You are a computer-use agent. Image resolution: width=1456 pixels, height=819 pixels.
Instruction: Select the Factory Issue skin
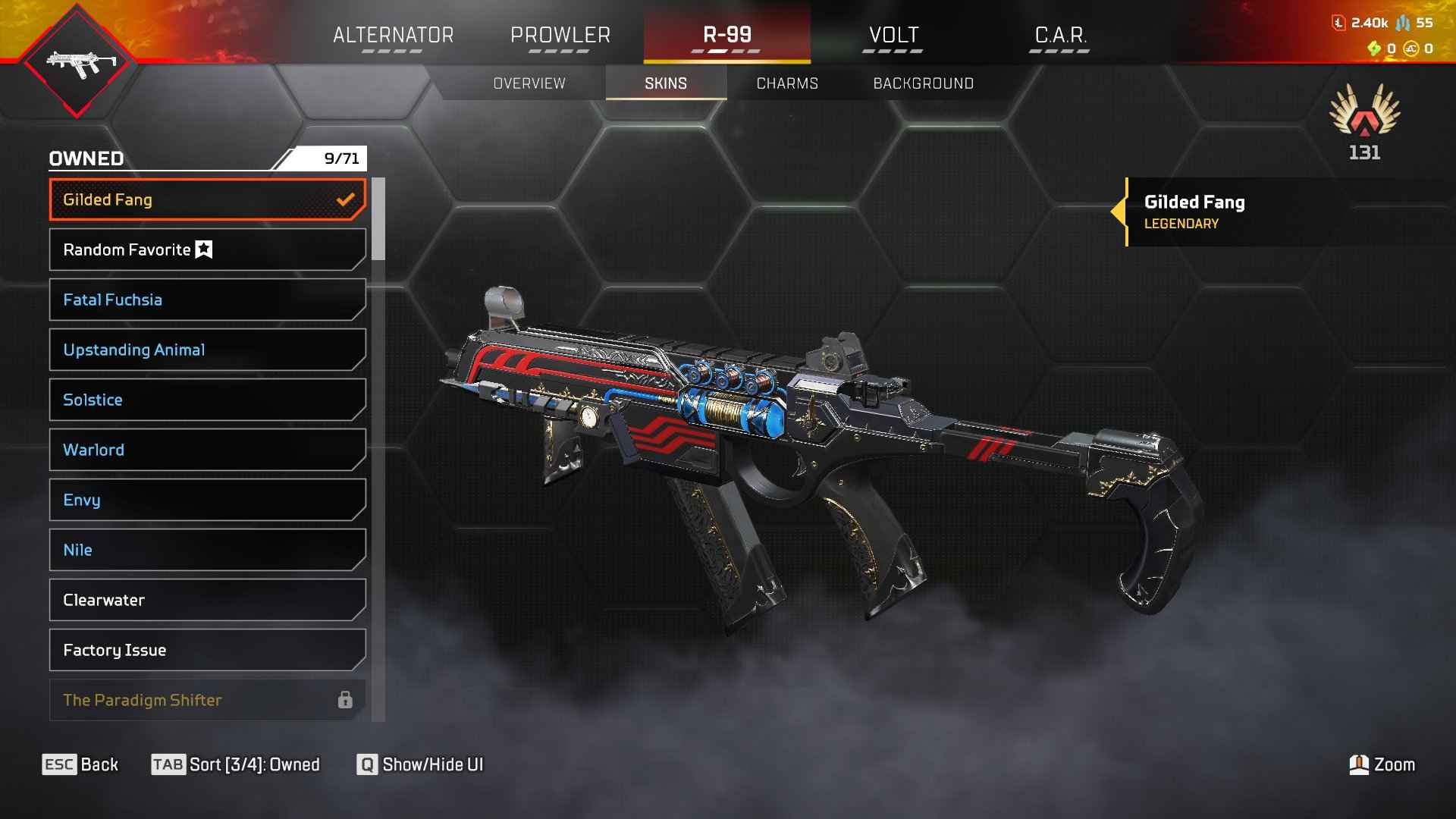pos(207,650)
